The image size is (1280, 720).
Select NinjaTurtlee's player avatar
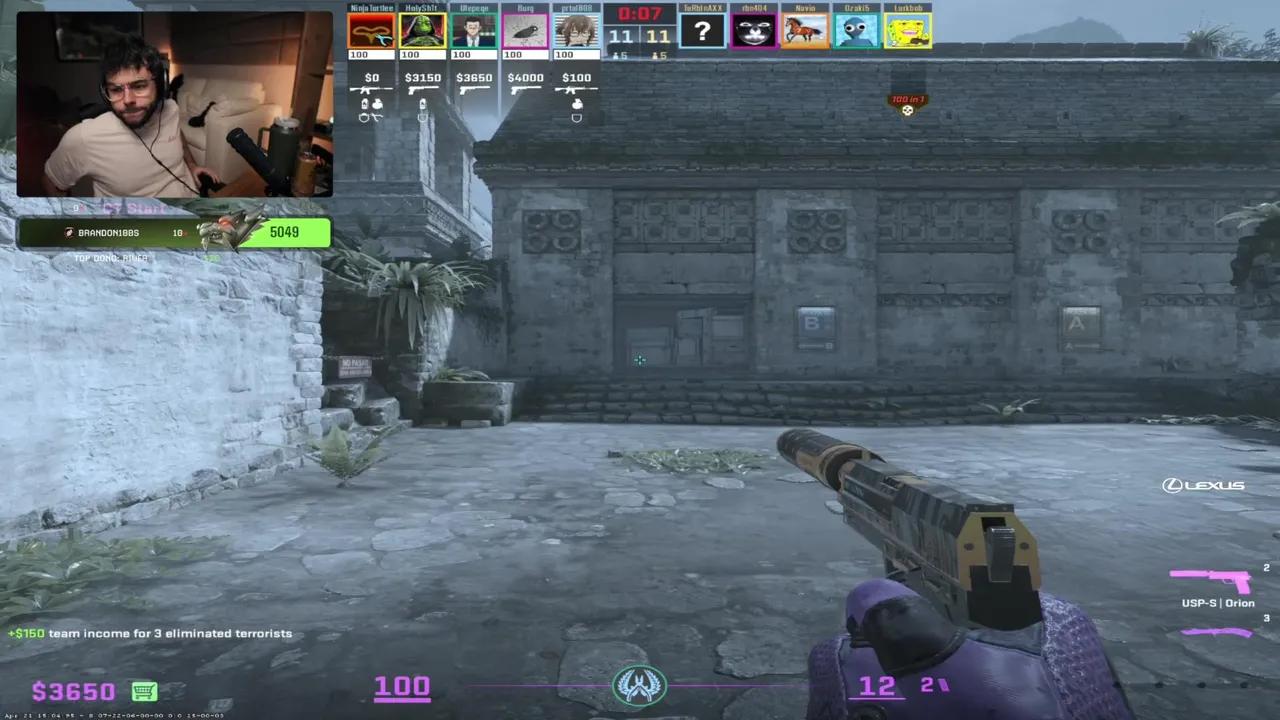[371, 31]
